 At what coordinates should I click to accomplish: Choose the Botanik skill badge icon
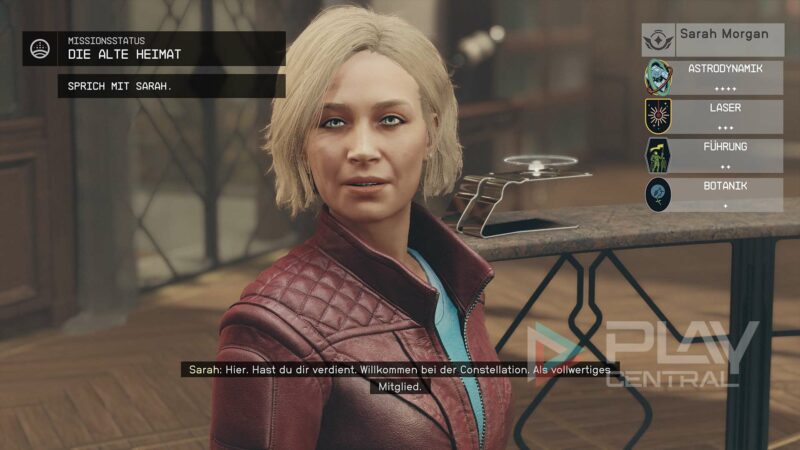[x=657, y=193]
